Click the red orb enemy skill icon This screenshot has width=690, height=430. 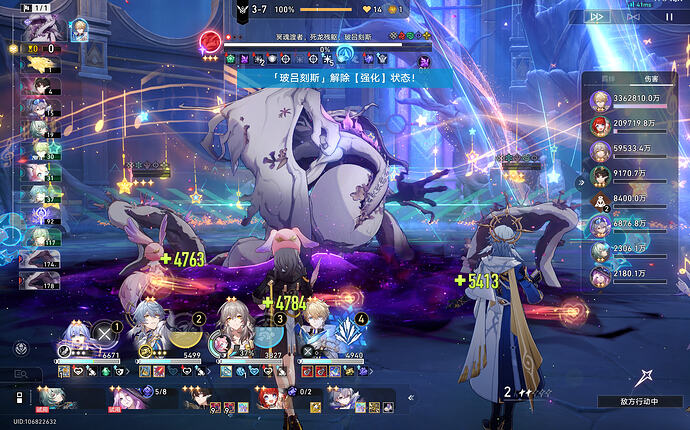coord(211,42)
